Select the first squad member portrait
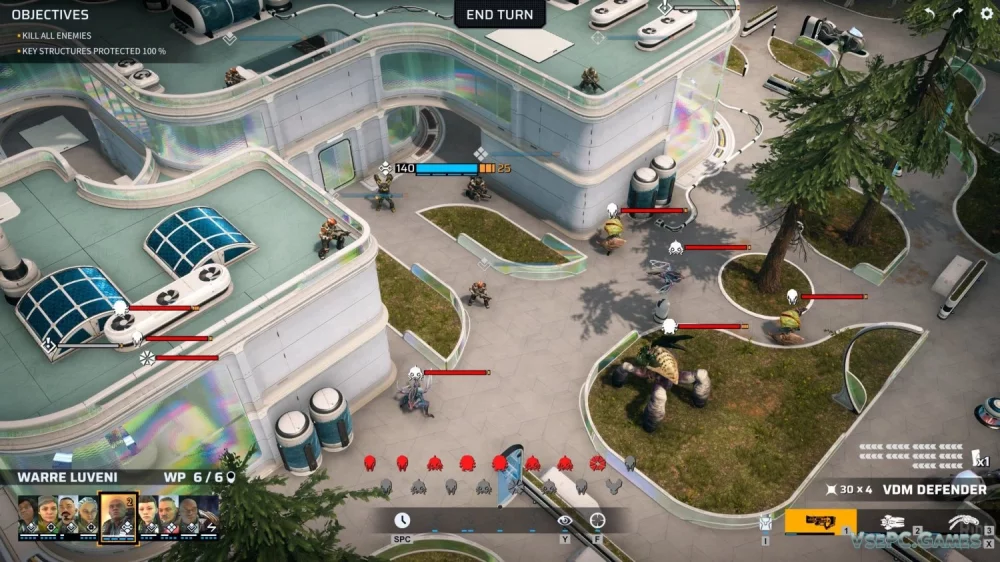Viewport: 1000px width, 562px height. point(29,516)
